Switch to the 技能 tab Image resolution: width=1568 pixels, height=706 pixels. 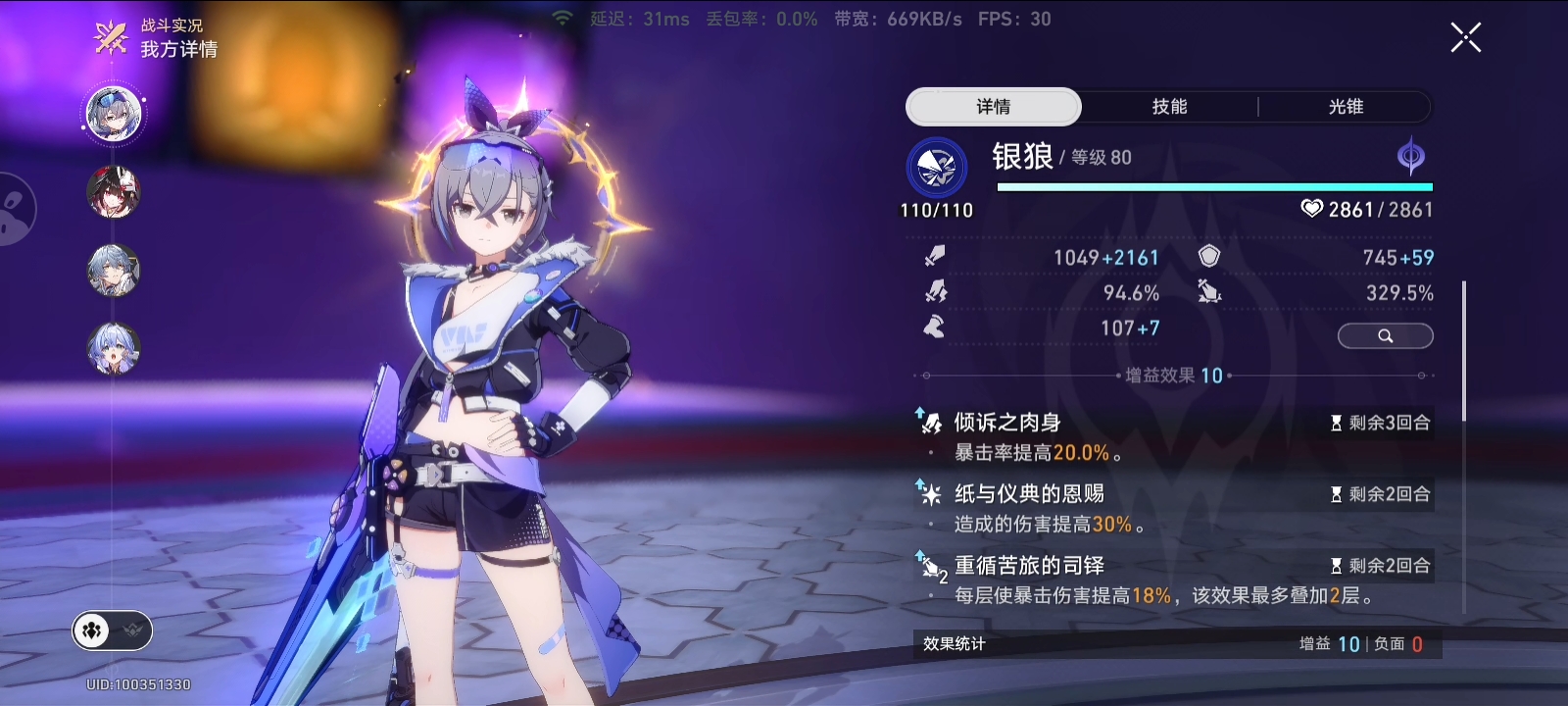pyautogui.click(x=1169, y=107)
